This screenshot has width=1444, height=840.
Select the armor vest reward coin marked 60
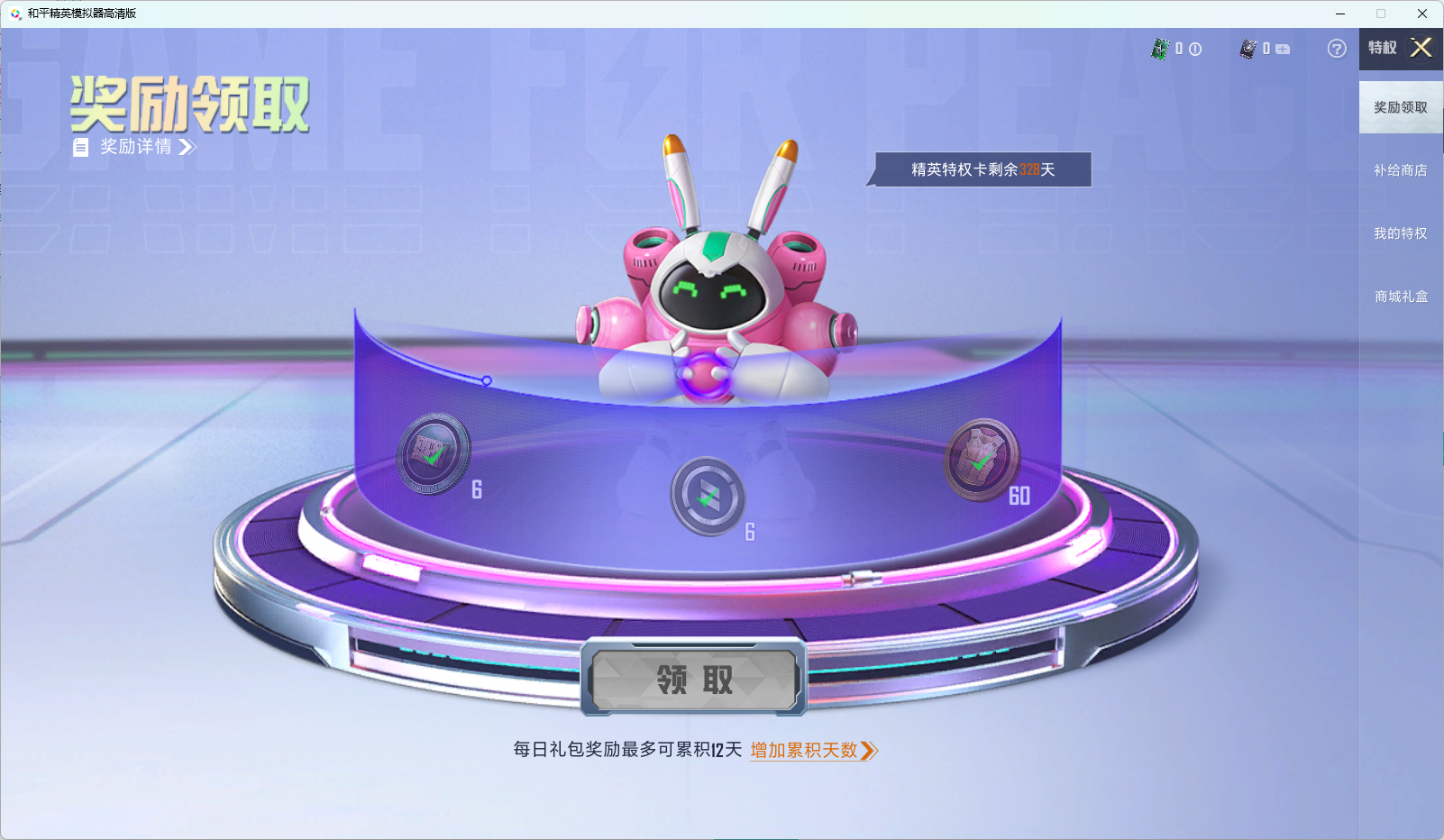[982, 455]
